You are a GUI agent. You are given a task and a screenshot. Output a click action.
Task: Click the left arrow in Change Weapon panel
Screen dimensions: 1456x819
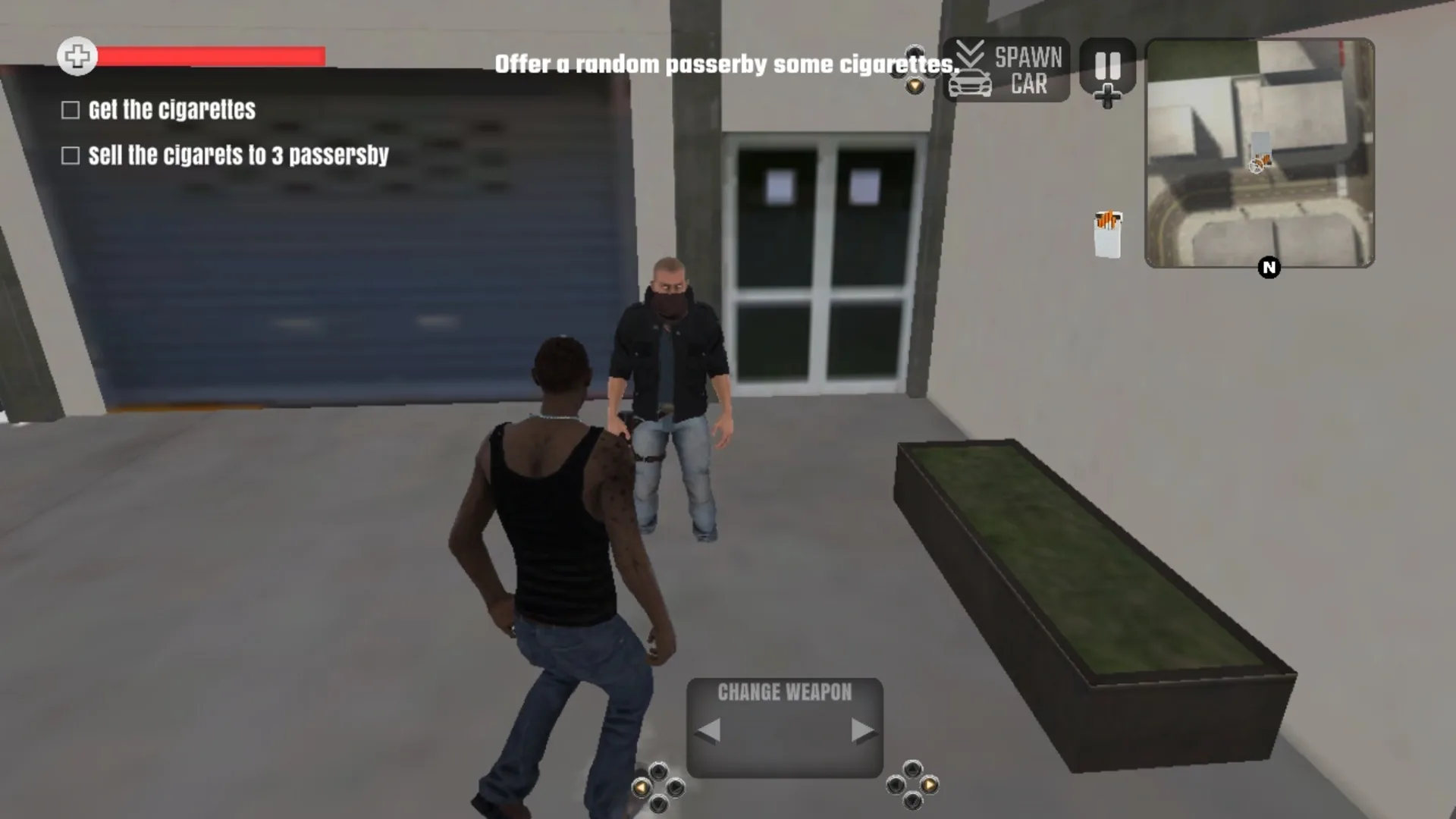pyautogui.click(x=709, y=730)
